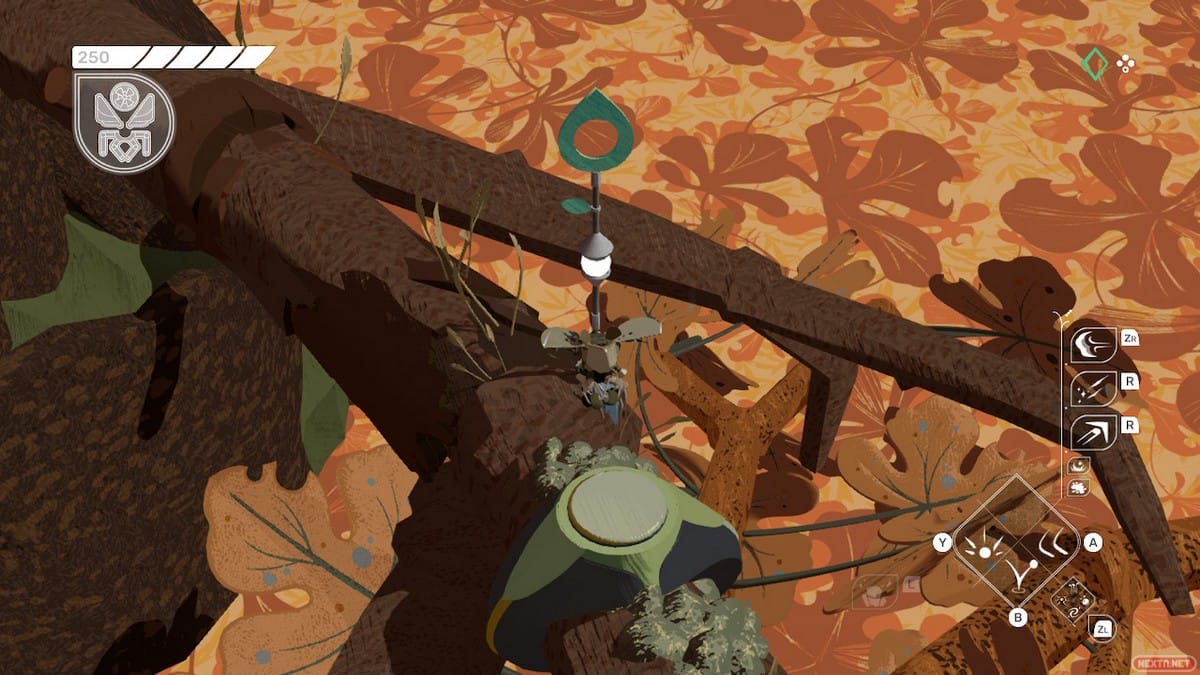This screenshot has width=1200, height=675.
Task: Click the small splatter status icon
Action: pyautogui.click(x=1080, y=487)
